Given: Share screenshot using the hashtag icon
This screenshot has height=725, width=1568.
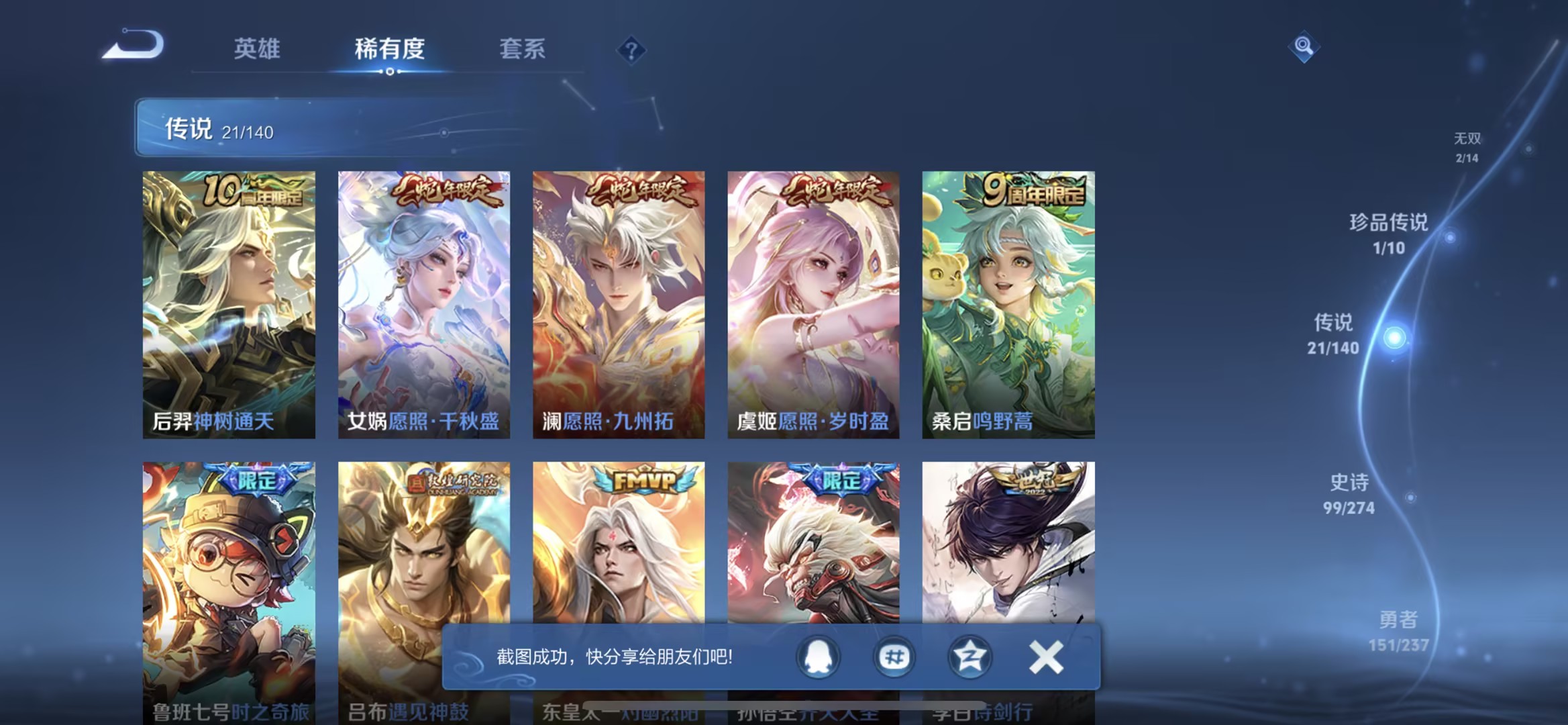Looking at the screenshot, I should pos(894,659).
